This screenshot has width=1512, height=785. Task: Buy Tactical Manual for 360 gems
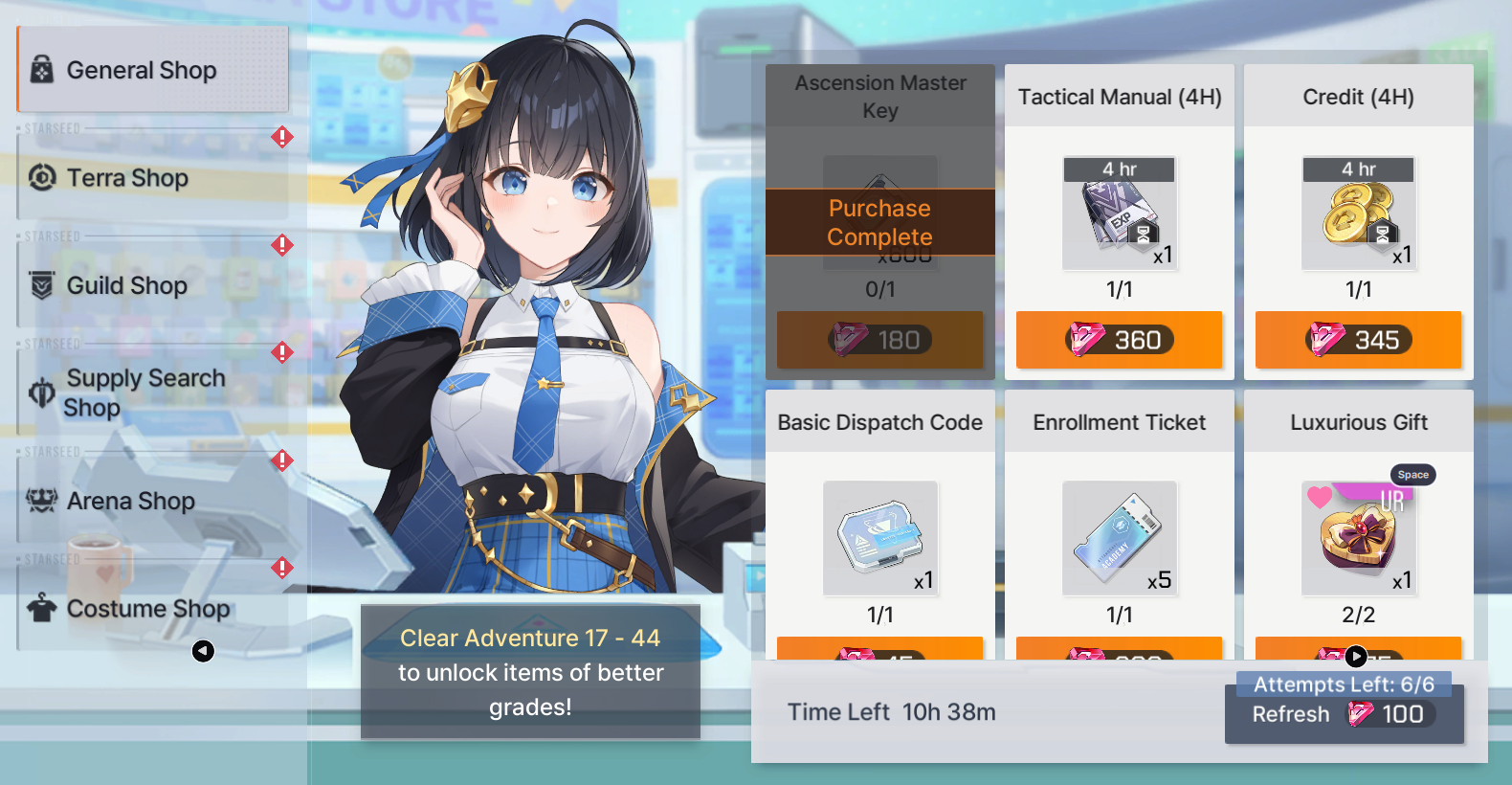click(x=1119, y=340)
